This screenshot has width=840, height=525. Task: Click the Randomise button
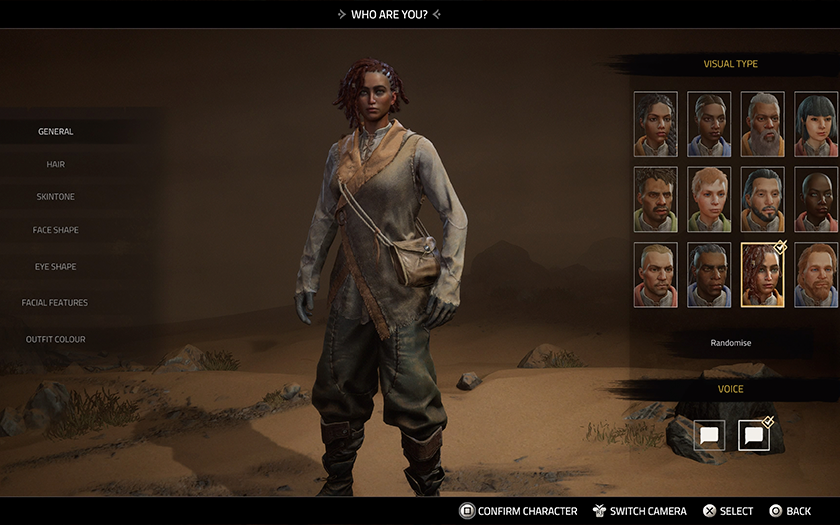731,343
